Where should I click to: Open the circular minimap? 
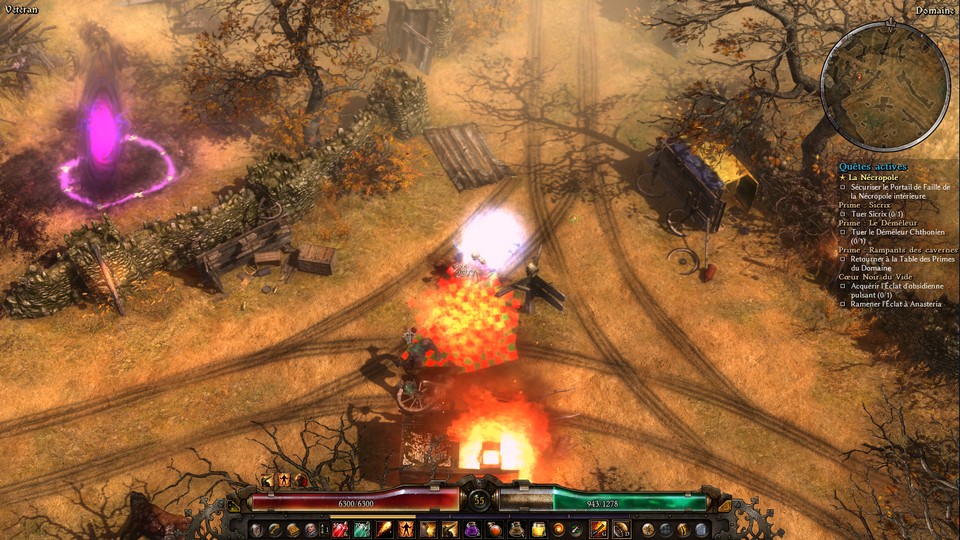click(x=884, y=86)
